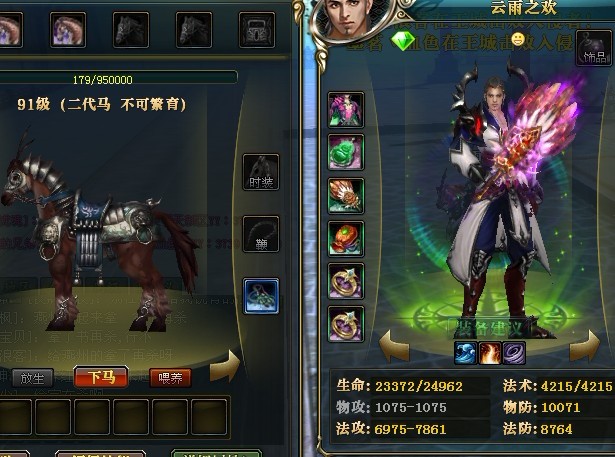Select the purple robe armor equipment slot
615x457 pixels.
[346, 109]
